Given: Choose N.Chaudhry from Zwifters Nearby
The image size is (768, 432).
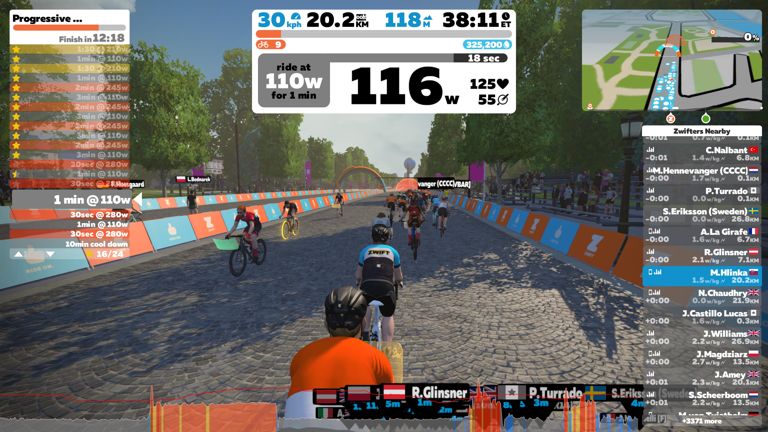Looking at the screenshot, I should click(x=702, y=297).
